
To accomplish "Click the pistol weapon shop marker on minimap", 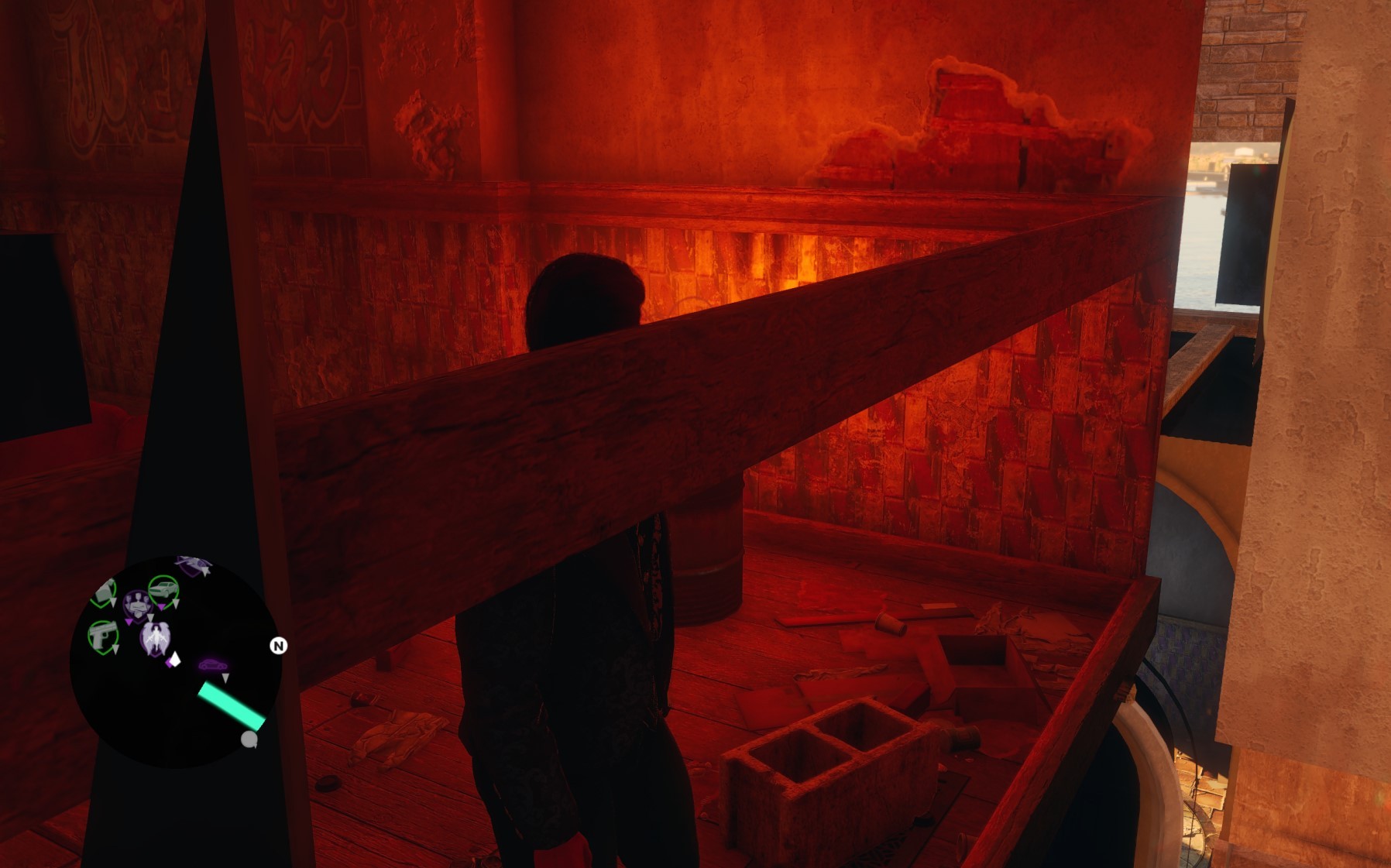I will [x=102, y=636].
